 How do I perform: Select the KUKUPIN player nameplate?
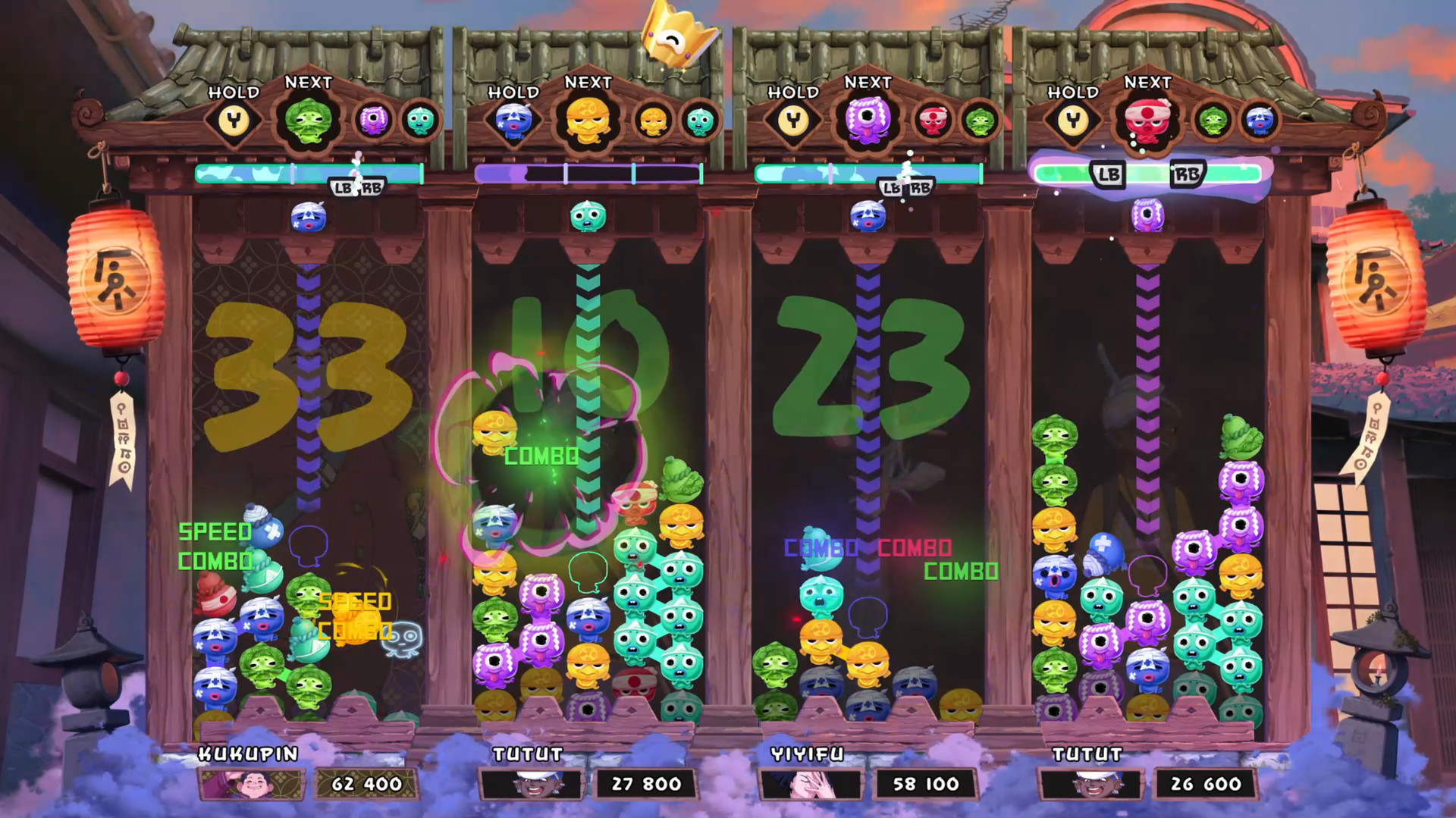(x=248, y=755)
